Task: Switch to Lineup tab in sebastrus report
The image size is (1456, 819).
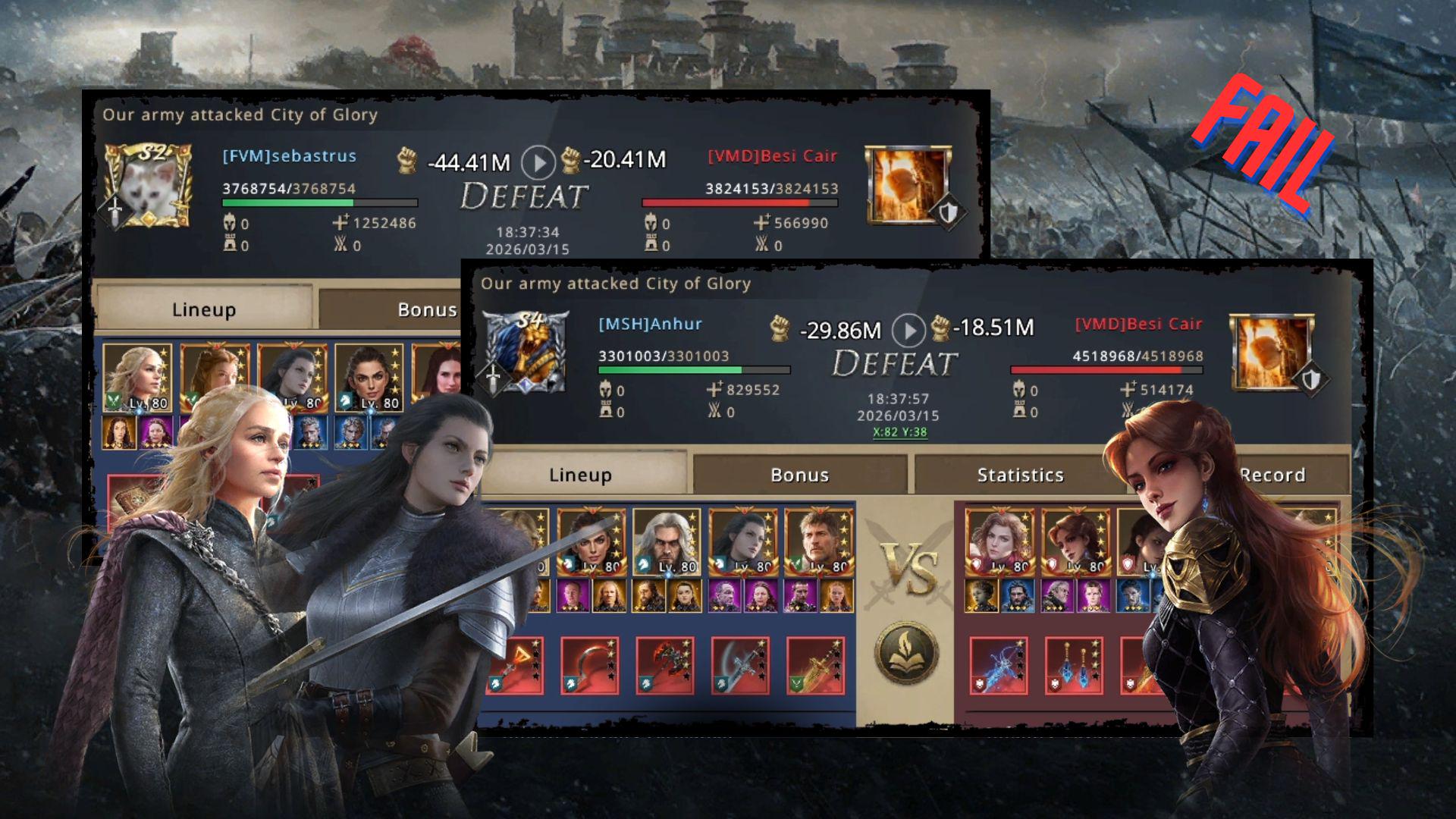Action: click(x=203, y=309)
